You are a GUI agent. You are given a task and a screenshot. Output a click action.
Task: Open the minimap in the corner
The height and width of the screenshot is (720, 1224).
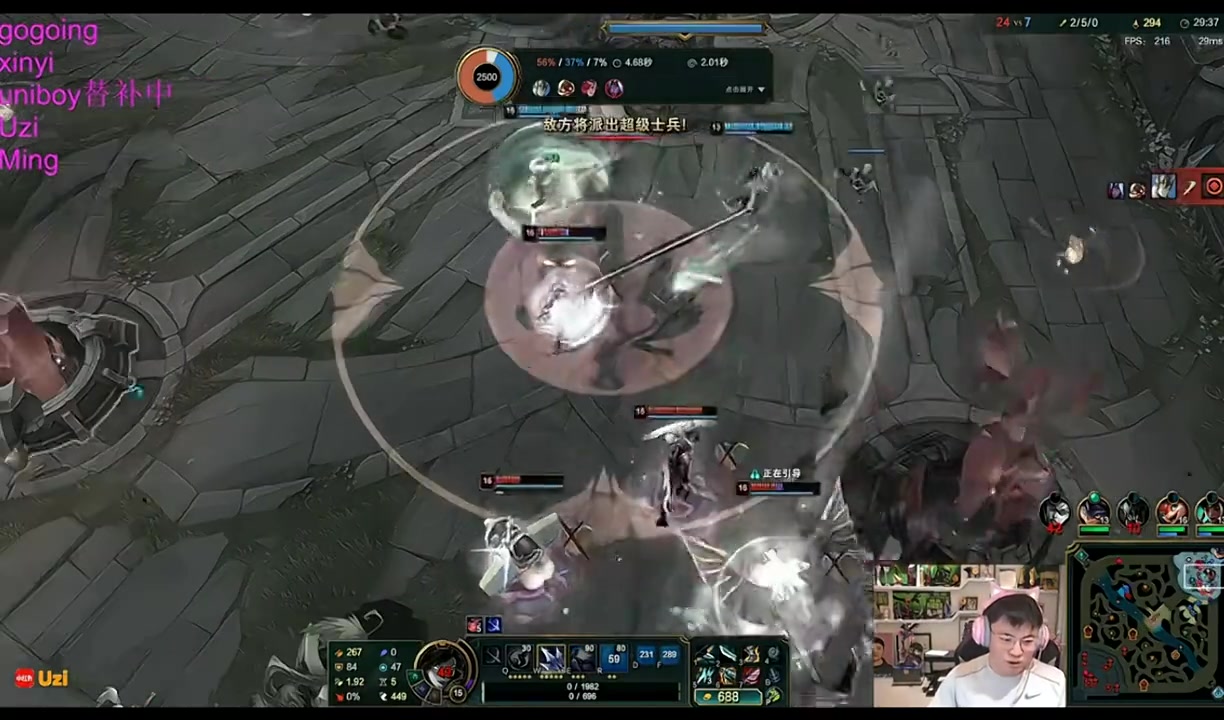[x=1146, y=625]
